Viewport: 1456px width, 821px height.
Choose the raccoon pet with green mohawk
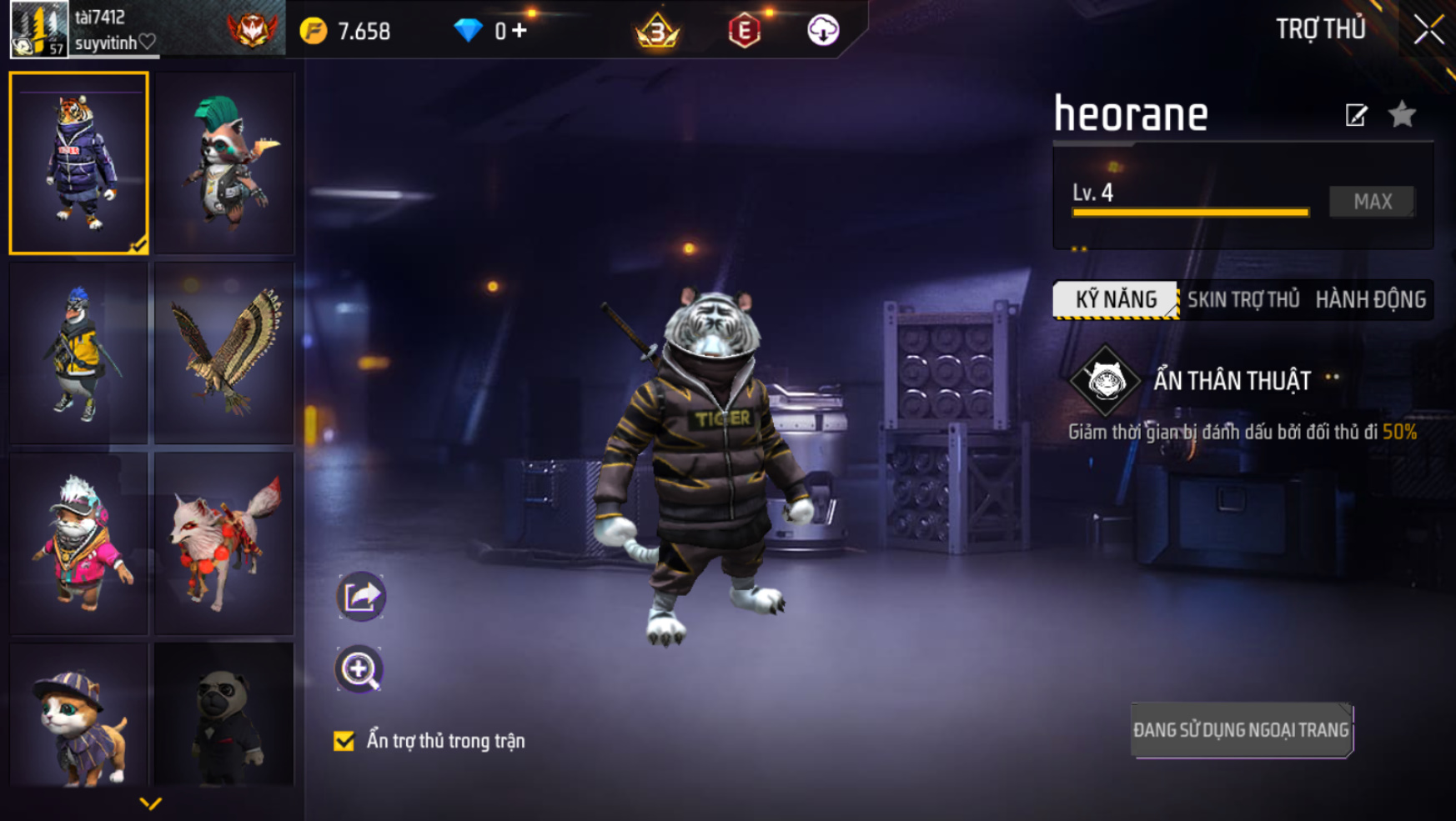click(224, 163)
